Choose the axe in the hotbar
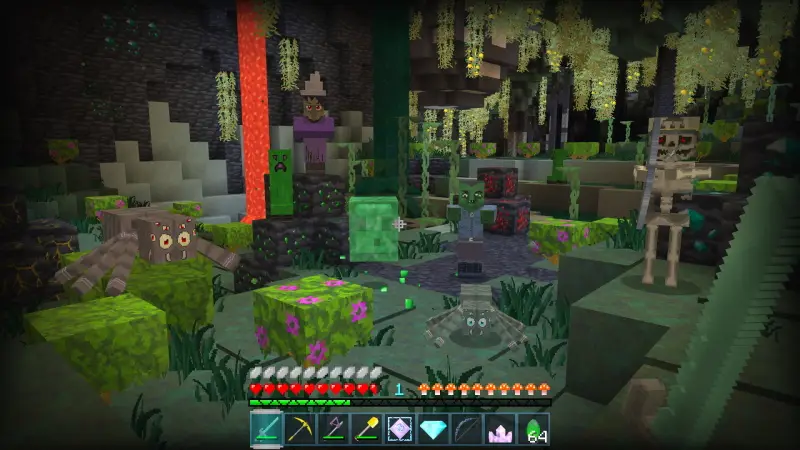Image resolution: width=800 pixels, height=450 pixels. [x=332, y=430]
